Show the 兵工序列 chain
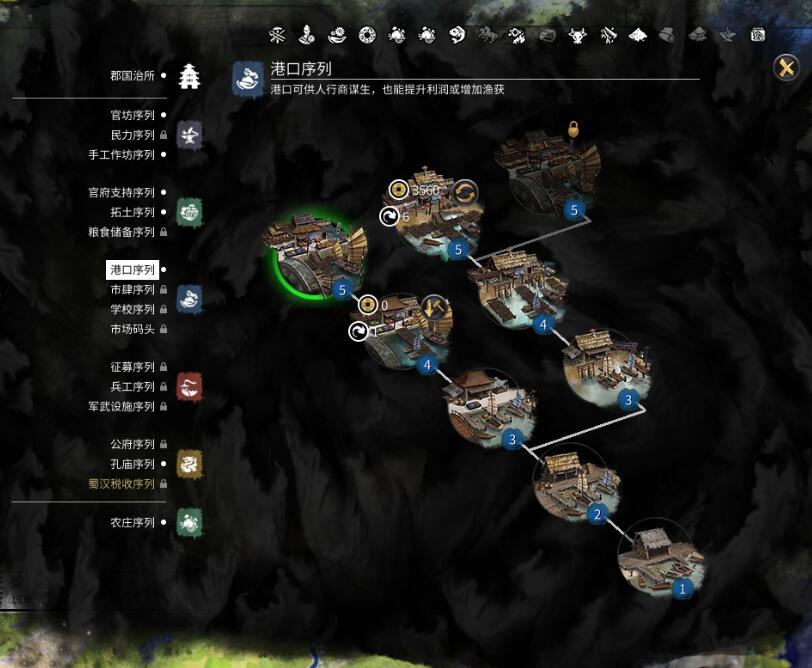The height and width of the screenshot is (668, 812). pos(132,387)
